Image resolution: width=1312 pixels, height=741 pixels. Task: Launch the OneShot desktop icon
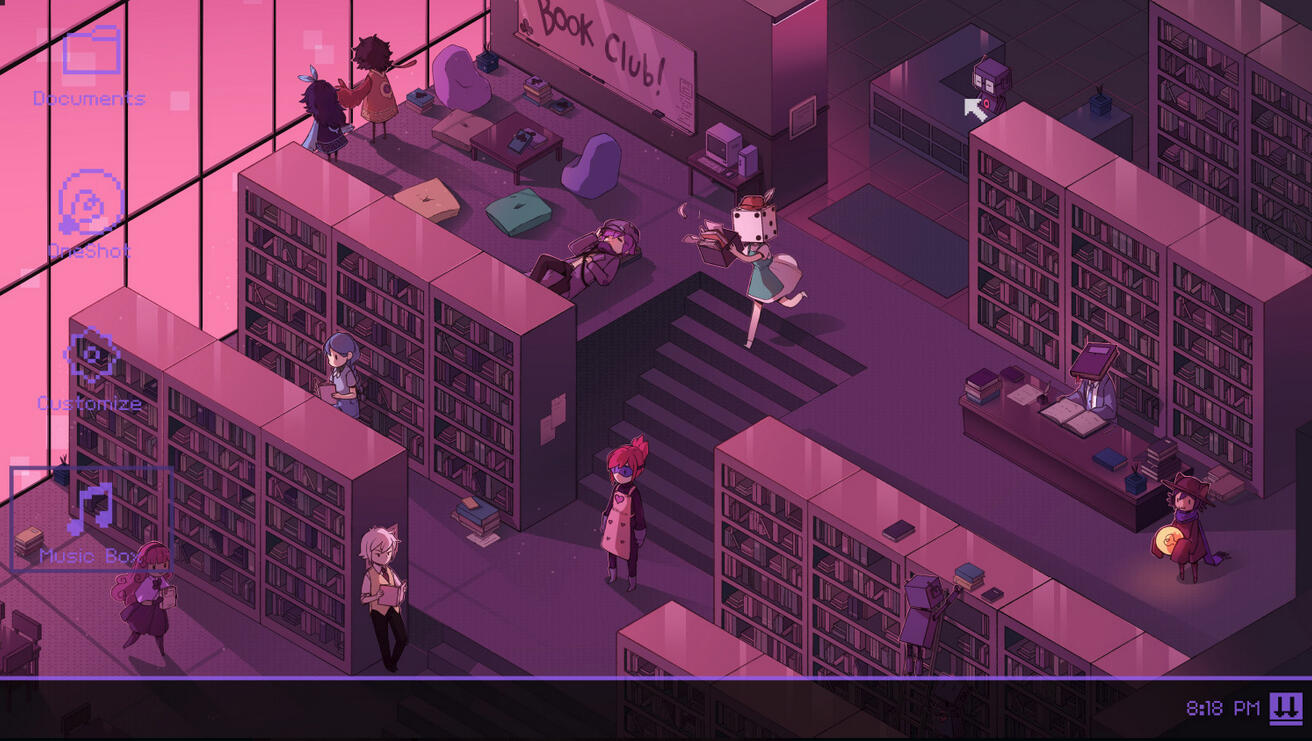point(91,204)
